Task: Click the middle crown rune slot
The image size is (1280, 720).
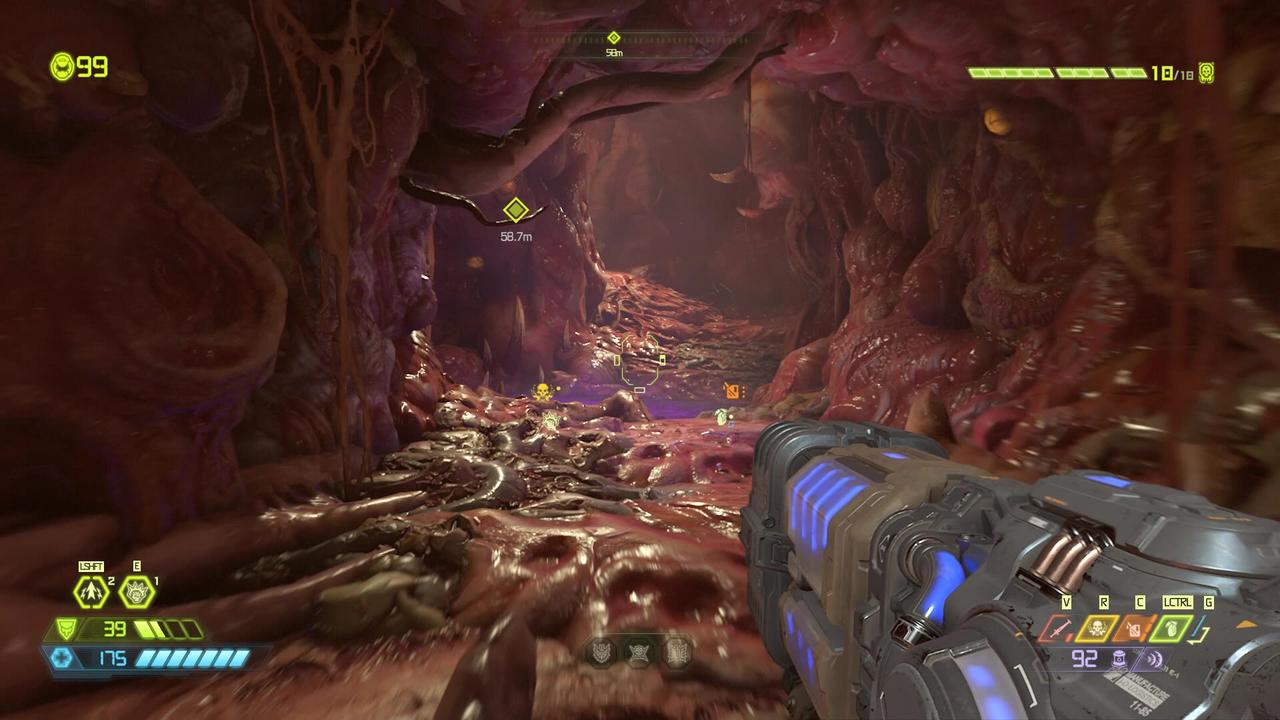Action: click(x=638, y=653)
